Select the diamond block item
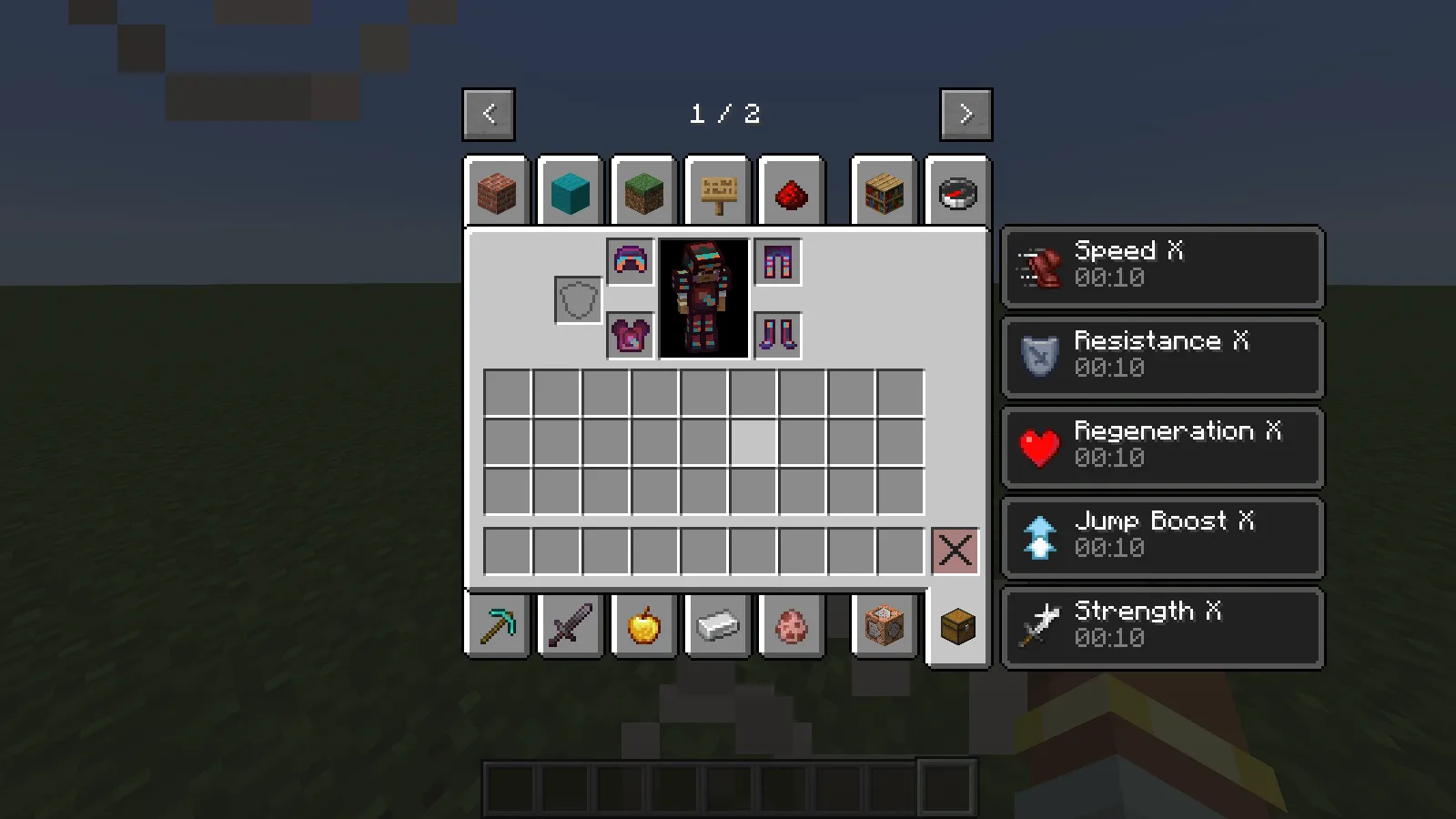This screenshot has width=1456, height=819. (570, 192)
